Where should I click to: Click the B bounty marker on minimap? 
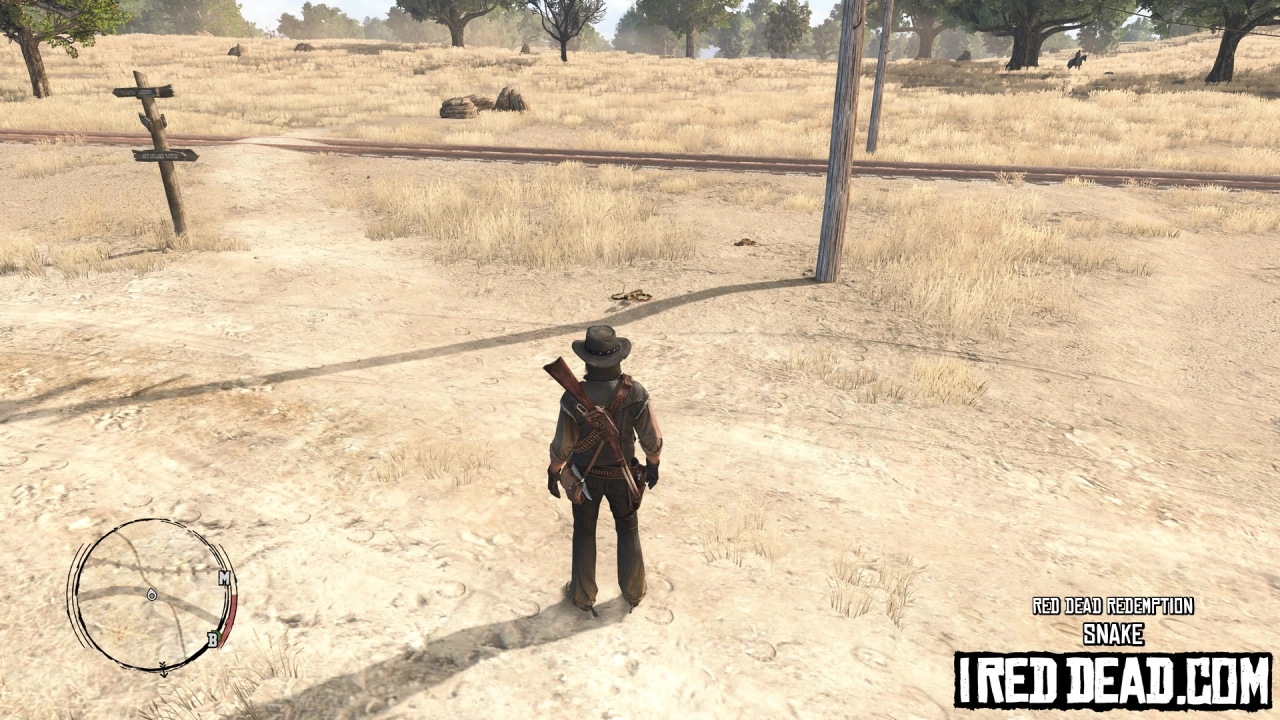tap(213, 639)
